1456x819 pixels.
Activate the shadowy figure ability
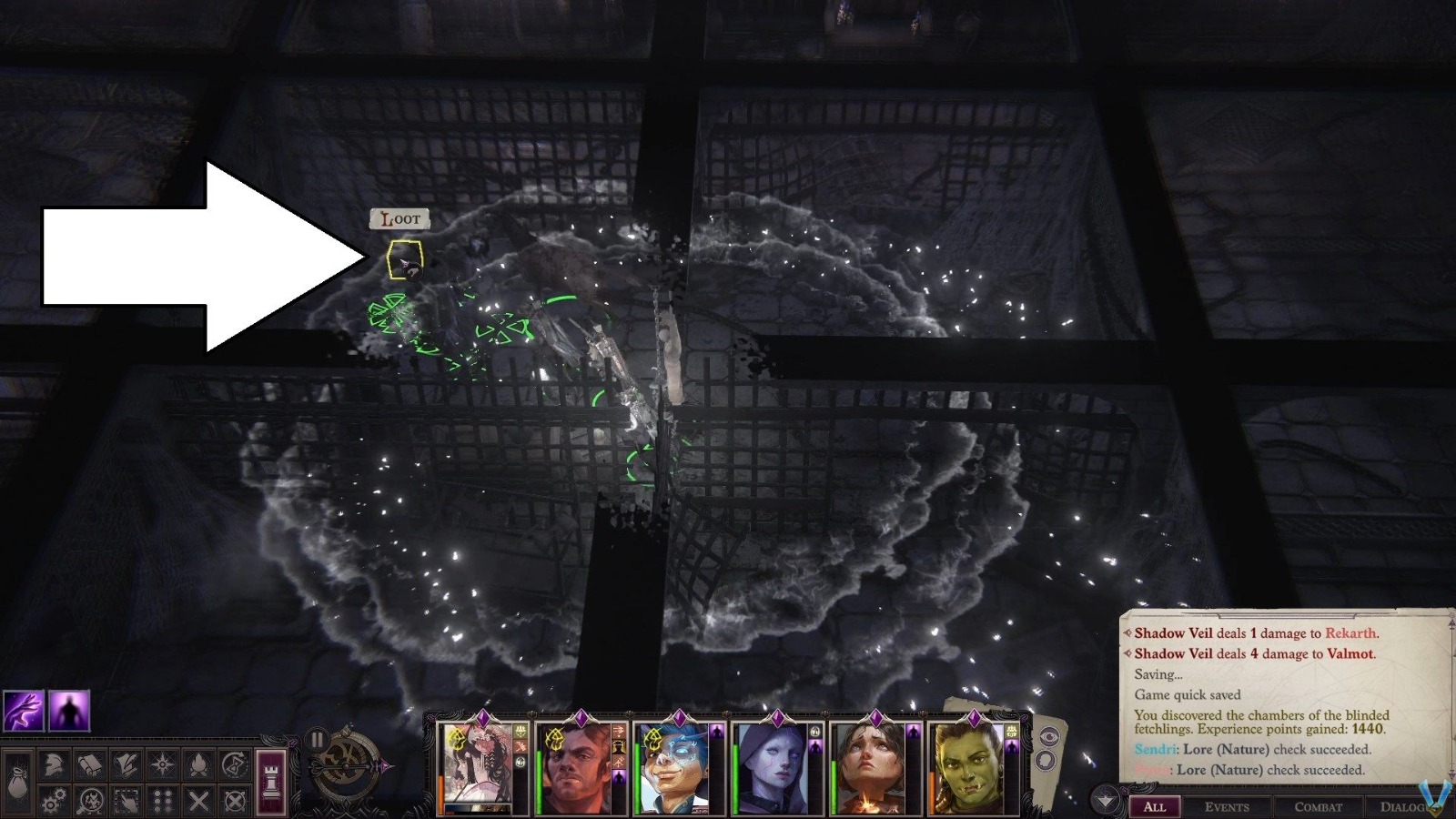point(69,711)
